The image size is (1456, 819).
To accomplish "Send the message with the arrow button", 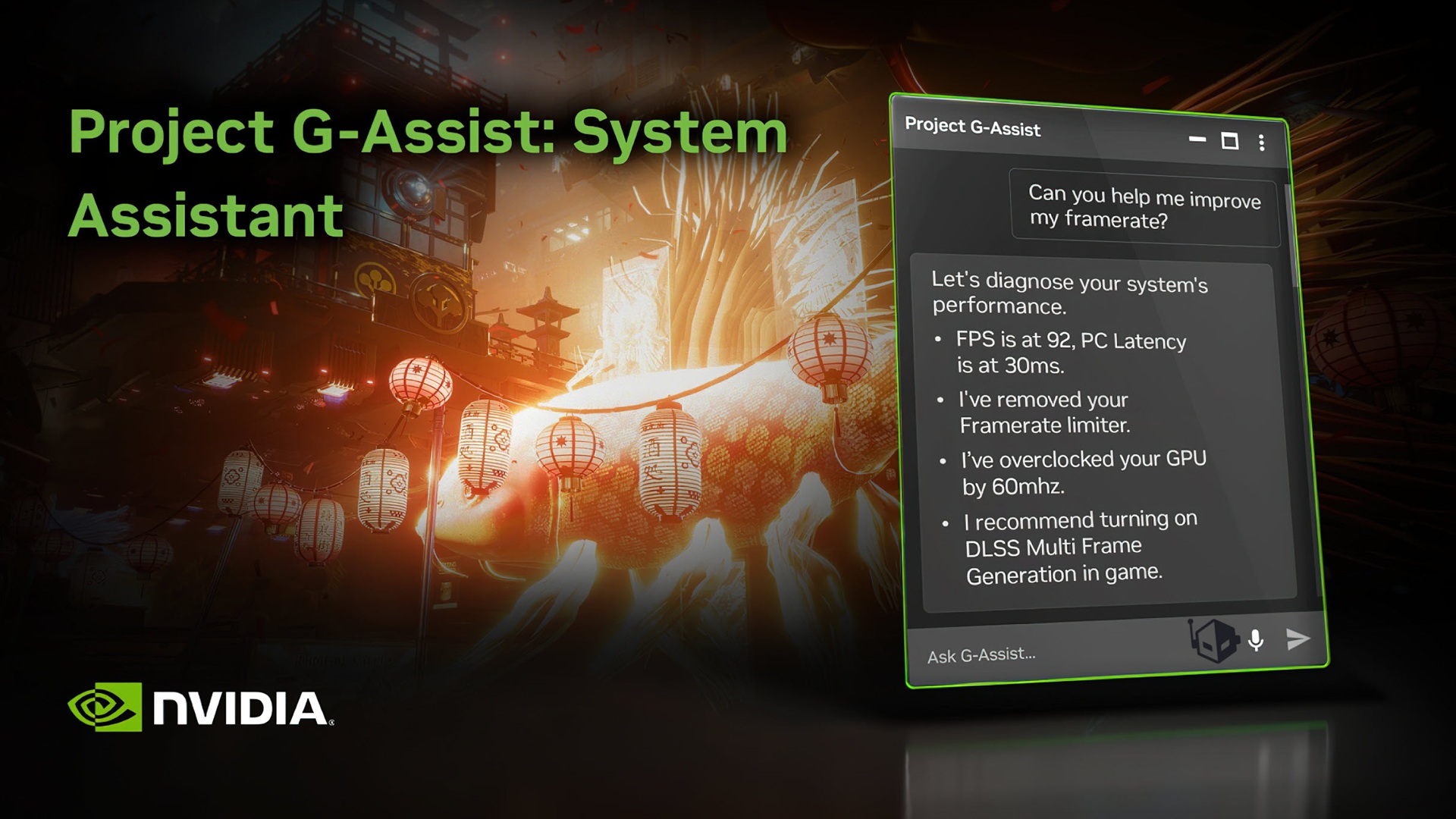I will click(1298, 639).
